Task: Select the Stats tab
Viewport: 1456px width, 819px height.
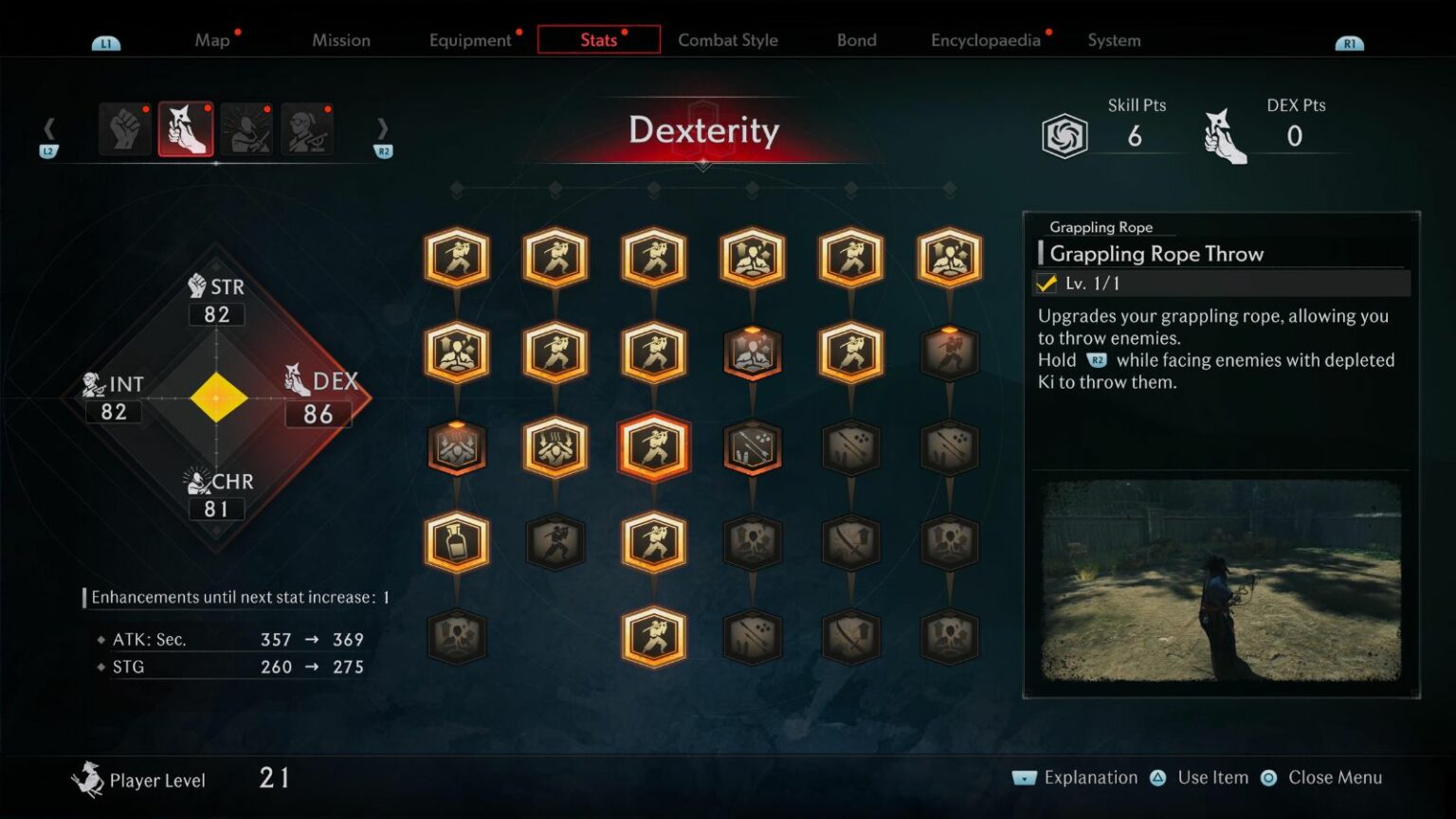Action: point(598,40)
